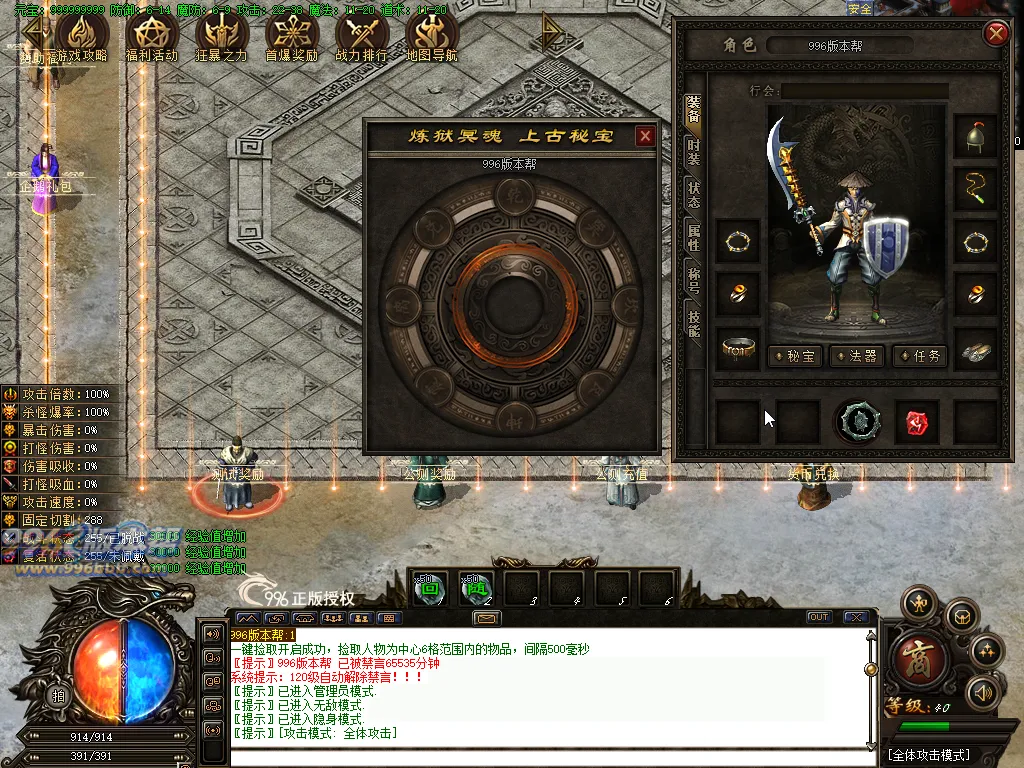Select the equipped helmet slot
This screenshot has width=1024, height=768.
(x=975, y=137)
